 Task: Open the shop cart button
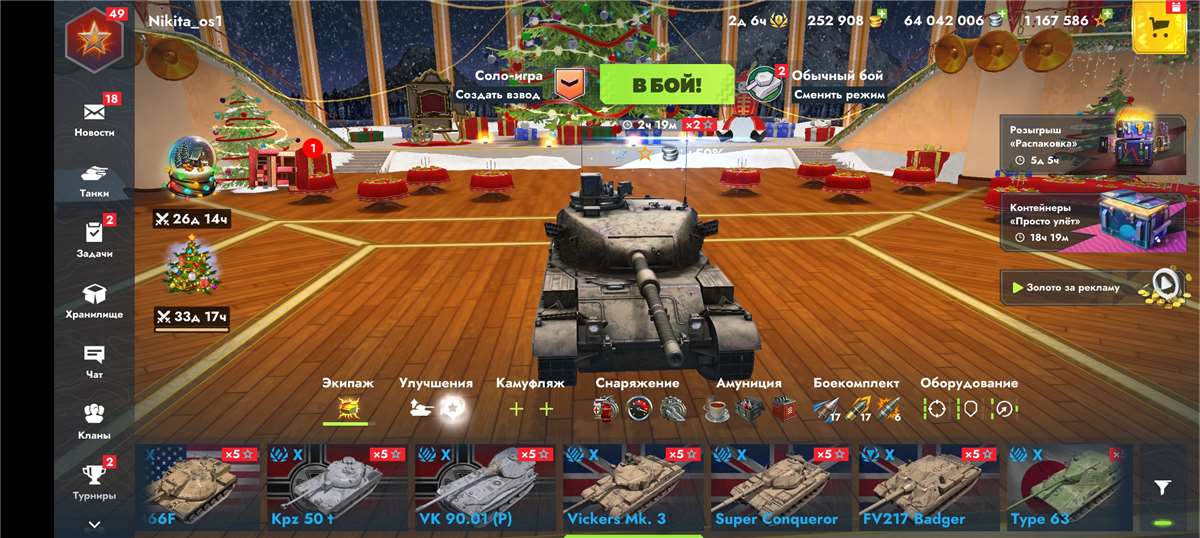pyautogui.click(x=1159, y=26)
